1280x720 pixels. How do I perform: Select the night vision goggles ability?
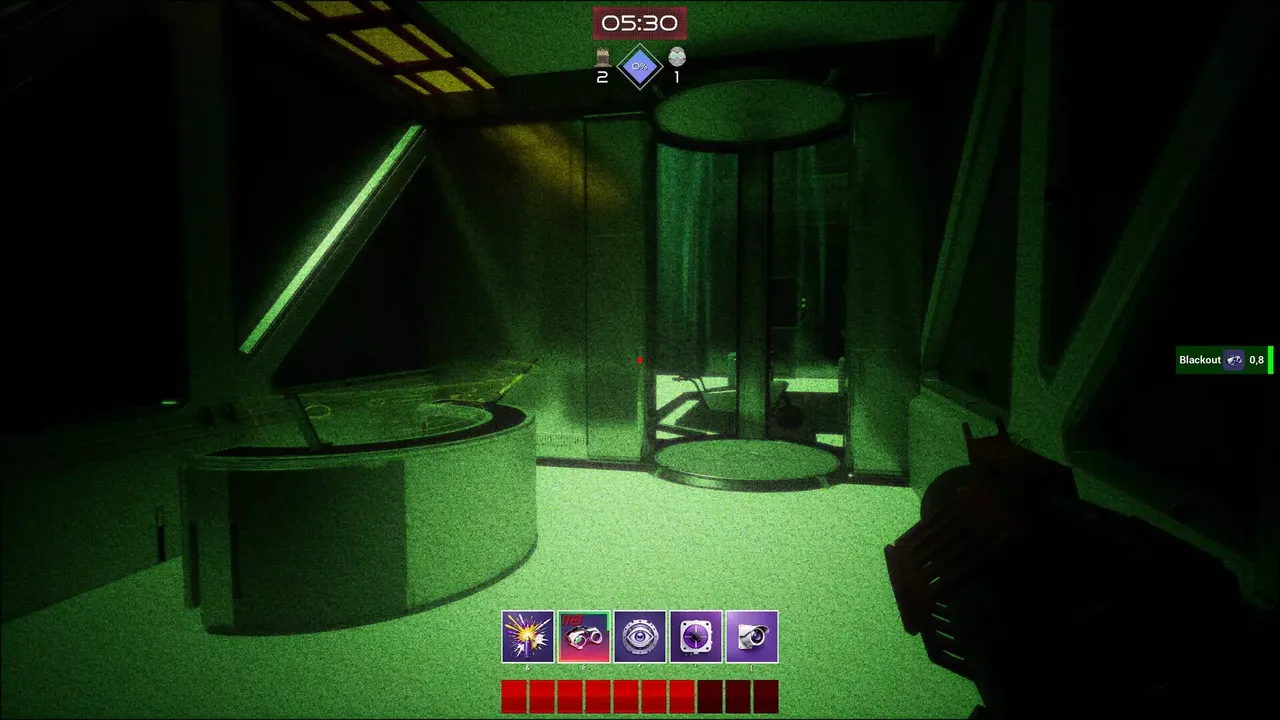[x=584, y=637]
